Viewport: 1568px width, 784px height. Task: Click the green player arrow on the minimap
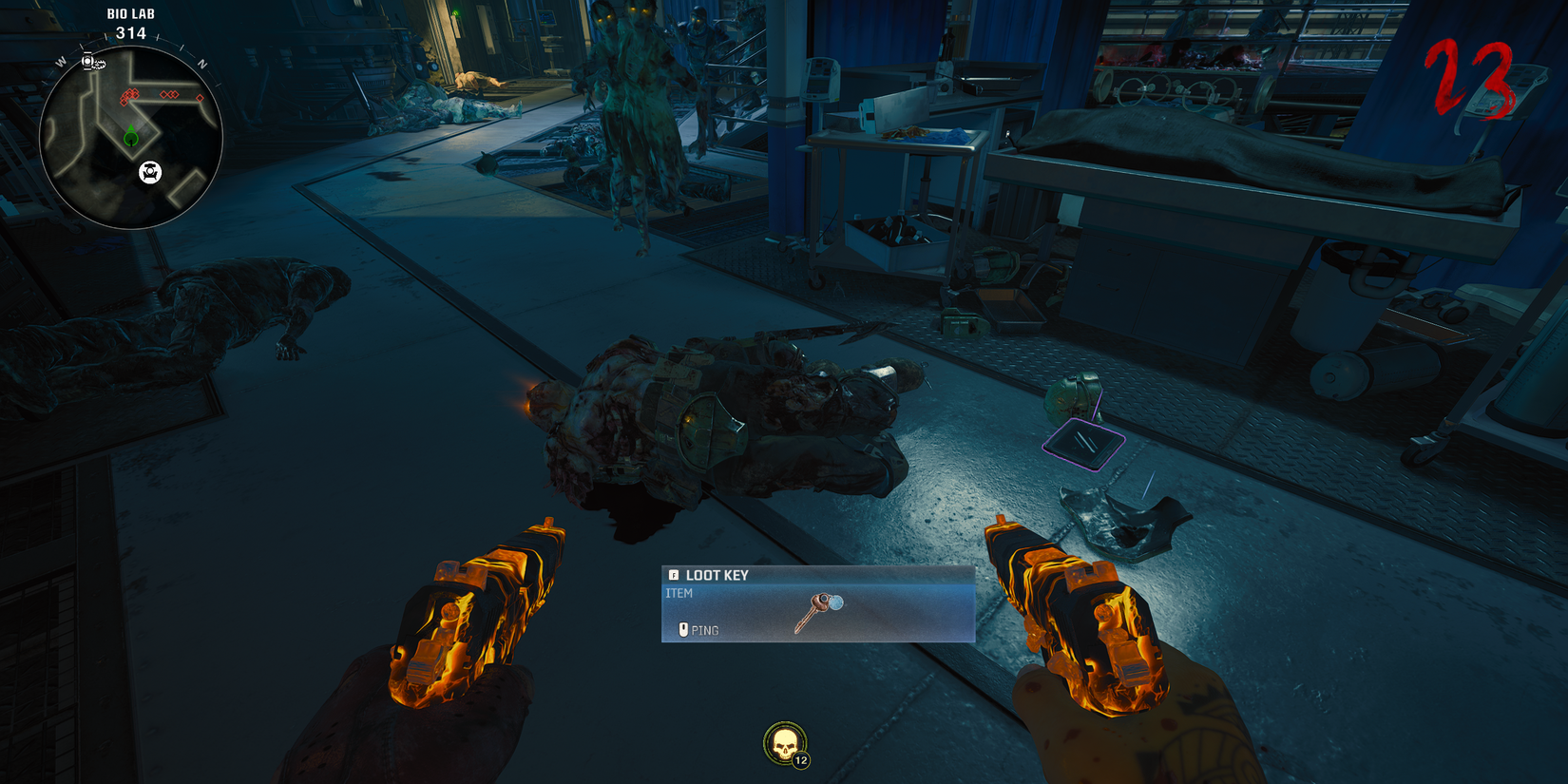pos(130,137)
